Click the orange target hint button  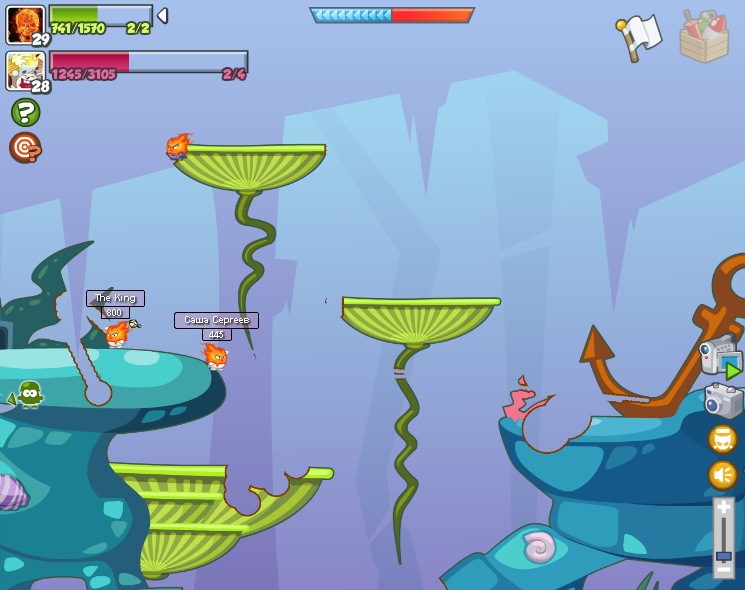pos(25,147)
